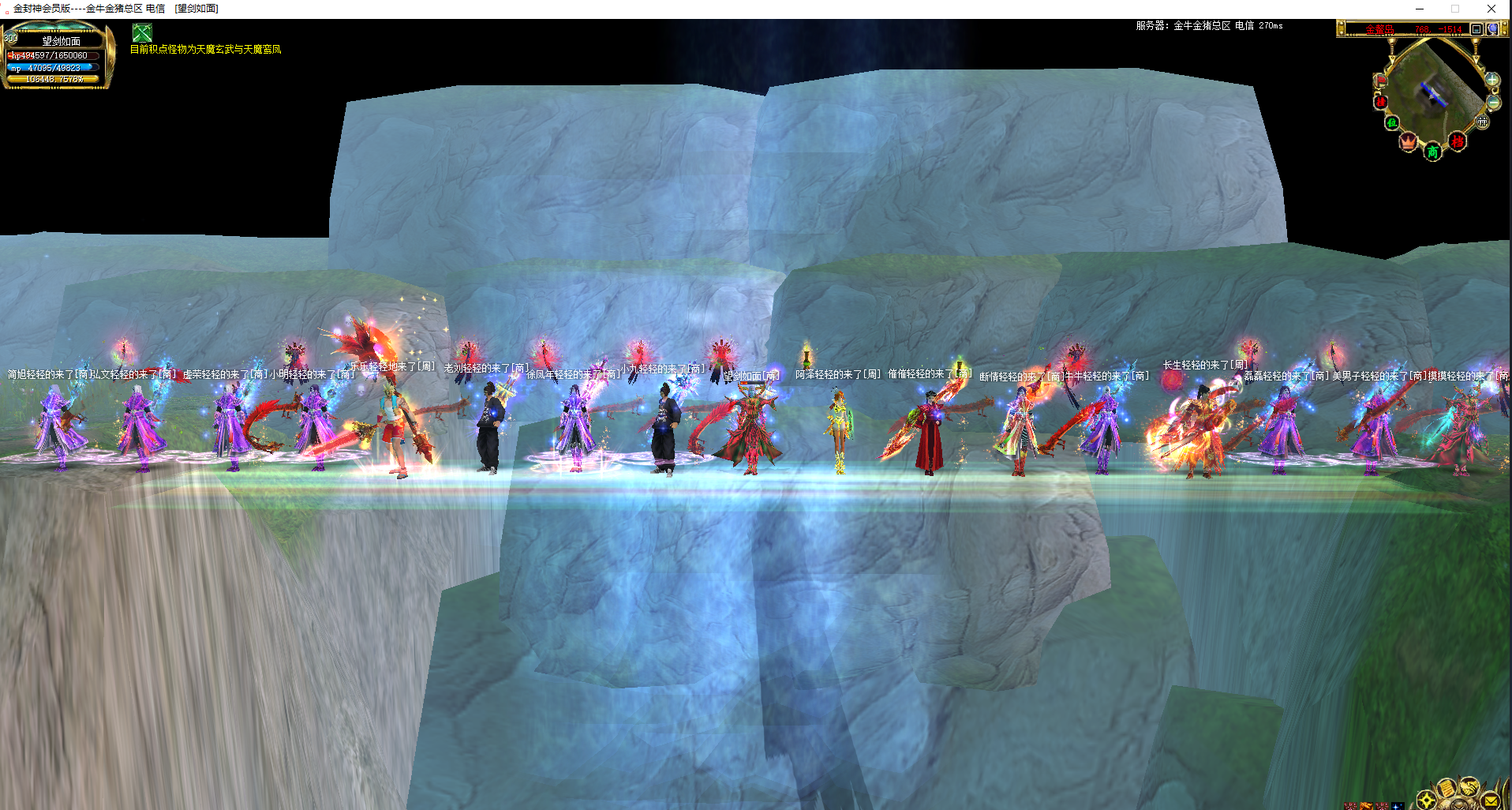Viewport: 1512px width, 810px height.
Task: Open the people group icon on the minimap
Action: (1483, 122)
